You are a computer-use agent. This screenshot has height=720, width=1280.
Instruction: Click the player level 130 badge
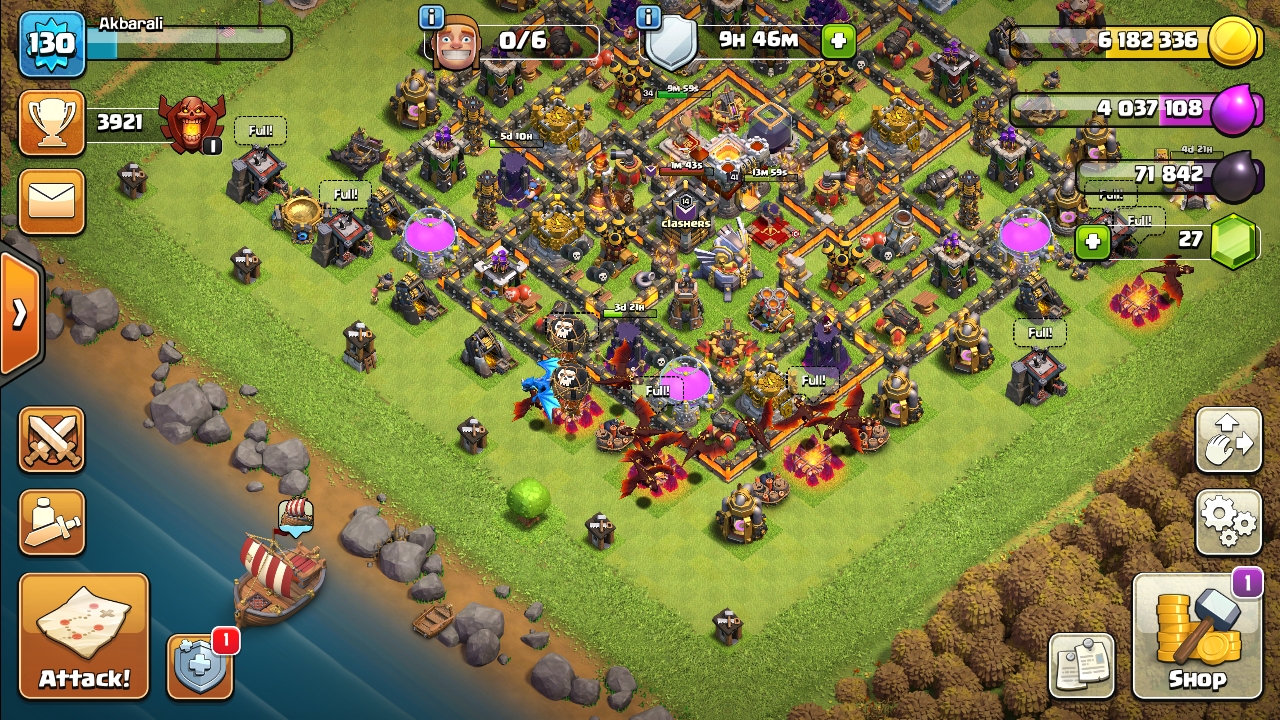pyautogui.click(x=51, y=44)
